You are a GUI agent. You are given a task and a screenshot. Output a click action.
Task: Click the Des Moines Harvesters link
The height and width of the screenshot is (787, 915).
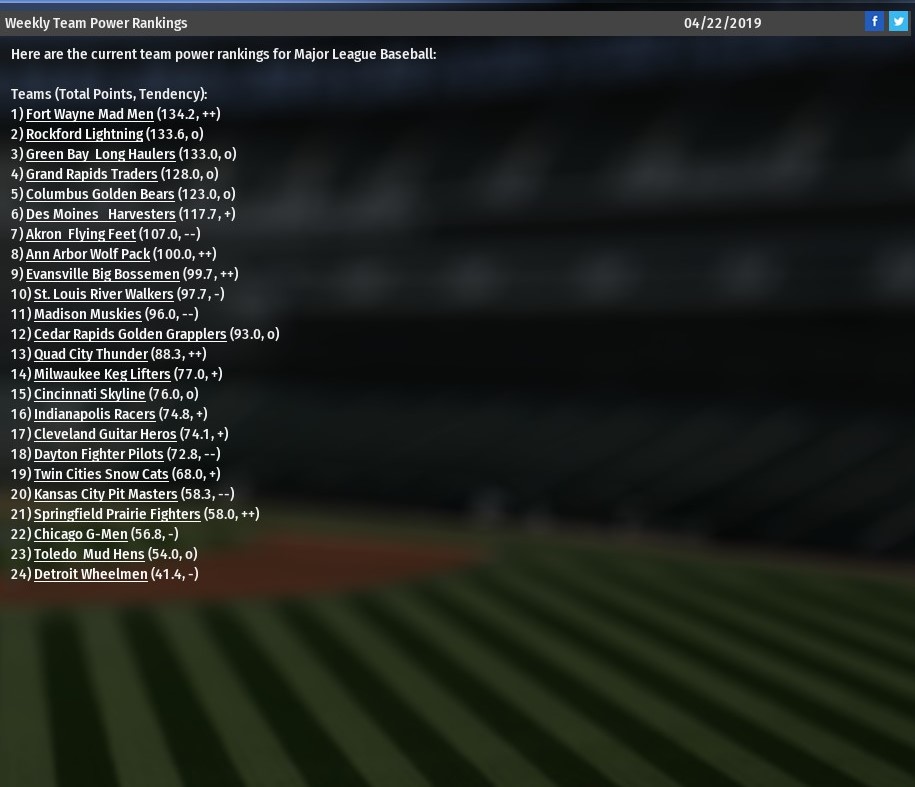click(x=100, y=214)
